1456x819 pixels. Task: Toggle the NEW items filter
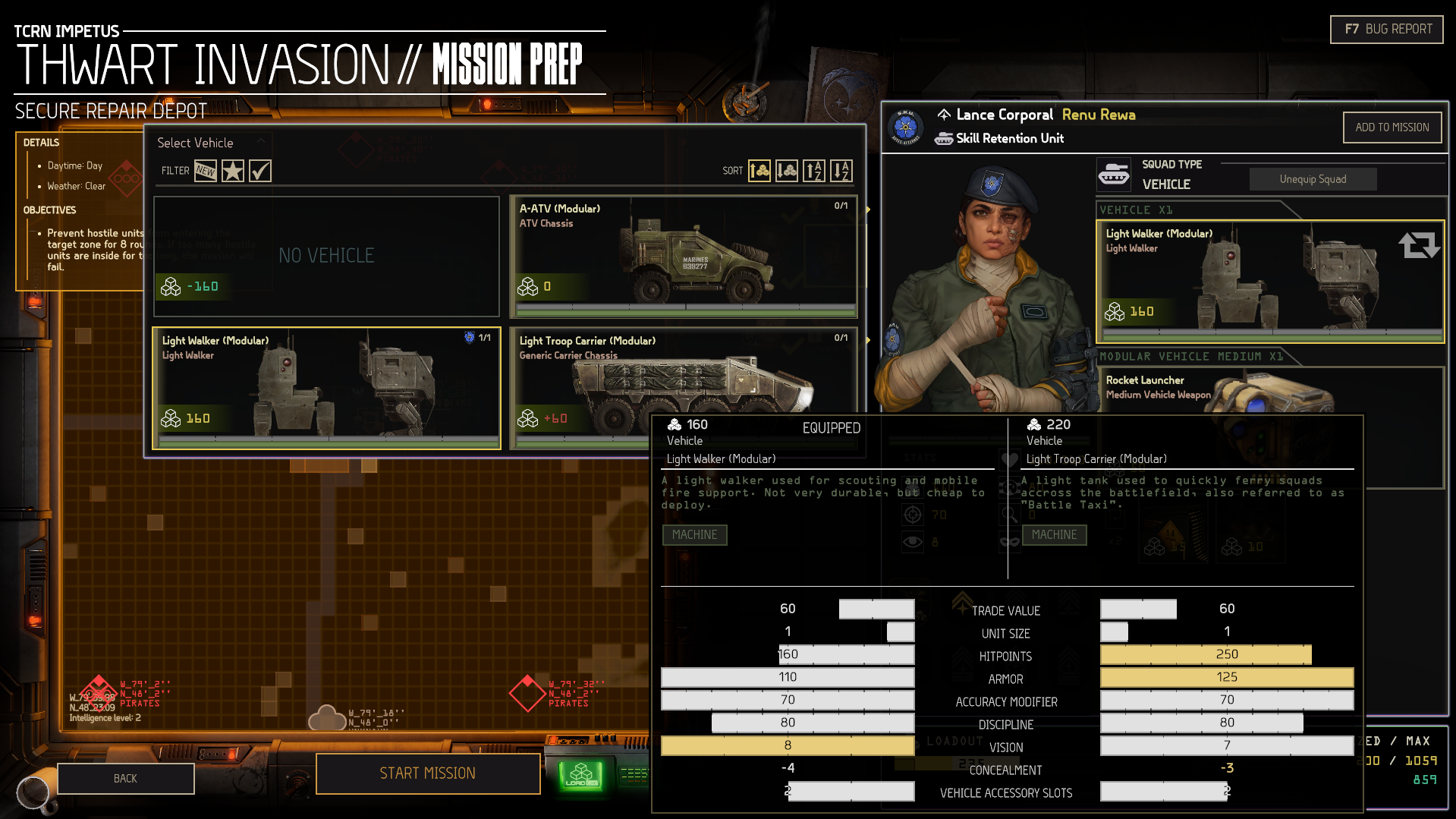pyautogui.click(x=206, y=171)
